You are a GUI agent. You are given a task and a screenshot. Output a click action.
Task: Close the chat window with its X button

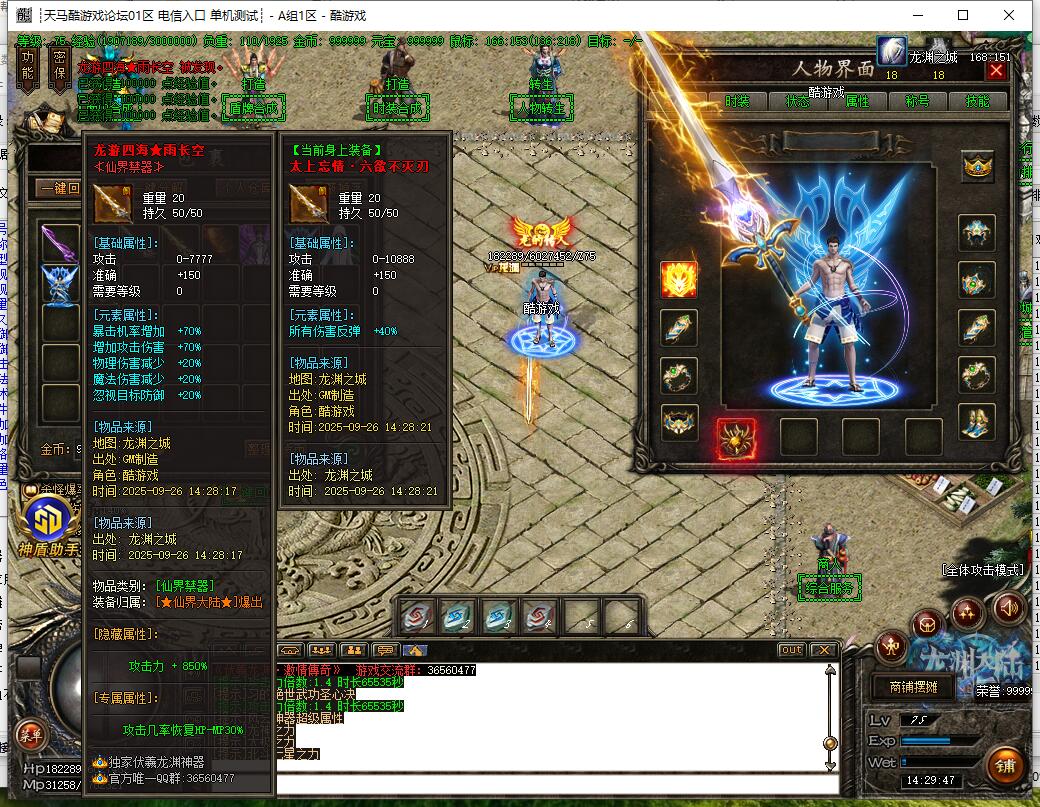(x=823, y=650)
